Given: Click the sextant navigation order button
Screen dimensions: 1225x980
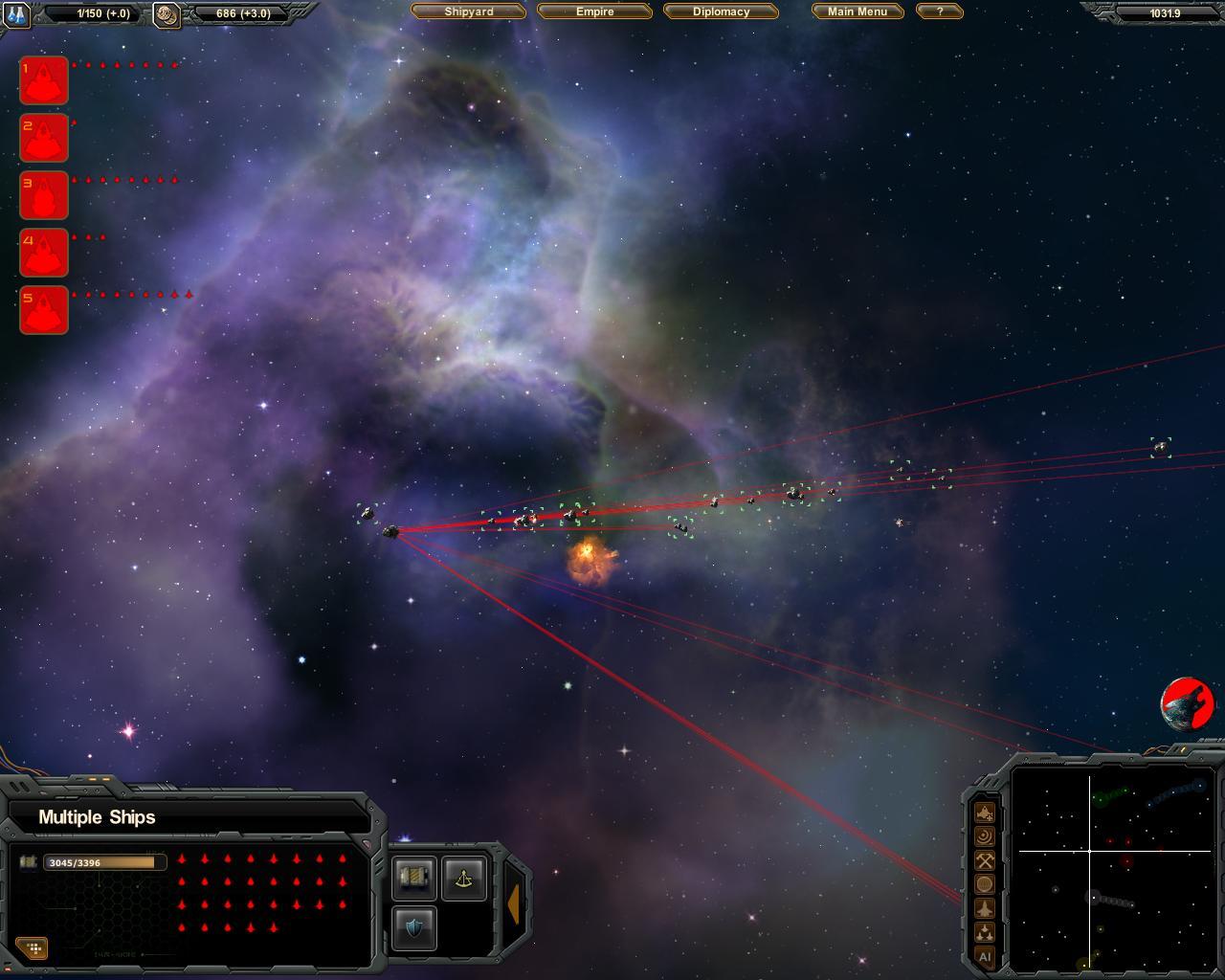Looking at the screenshot, I should (464, 878).
